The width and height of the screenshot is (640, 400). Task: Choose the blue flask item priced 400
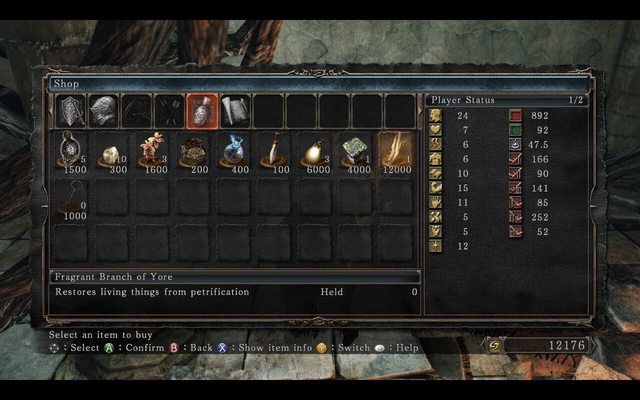234,152
